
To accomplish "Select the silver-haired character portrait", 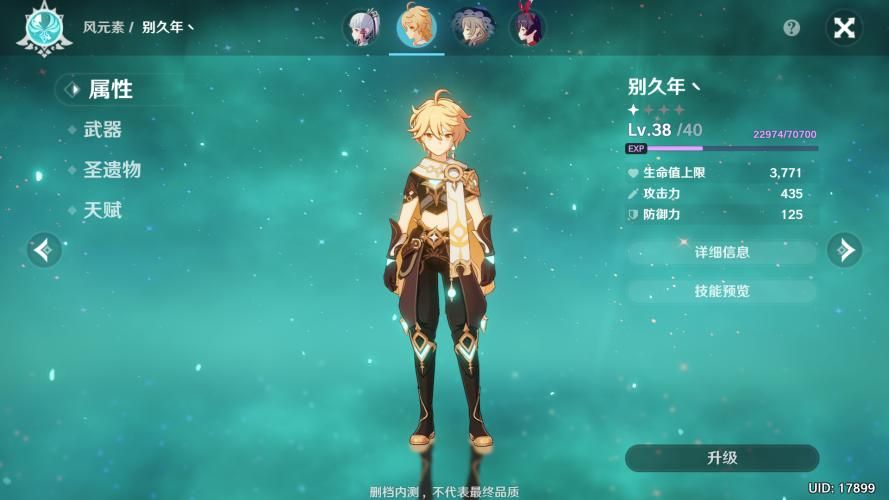I will click(x=361, y=28).
